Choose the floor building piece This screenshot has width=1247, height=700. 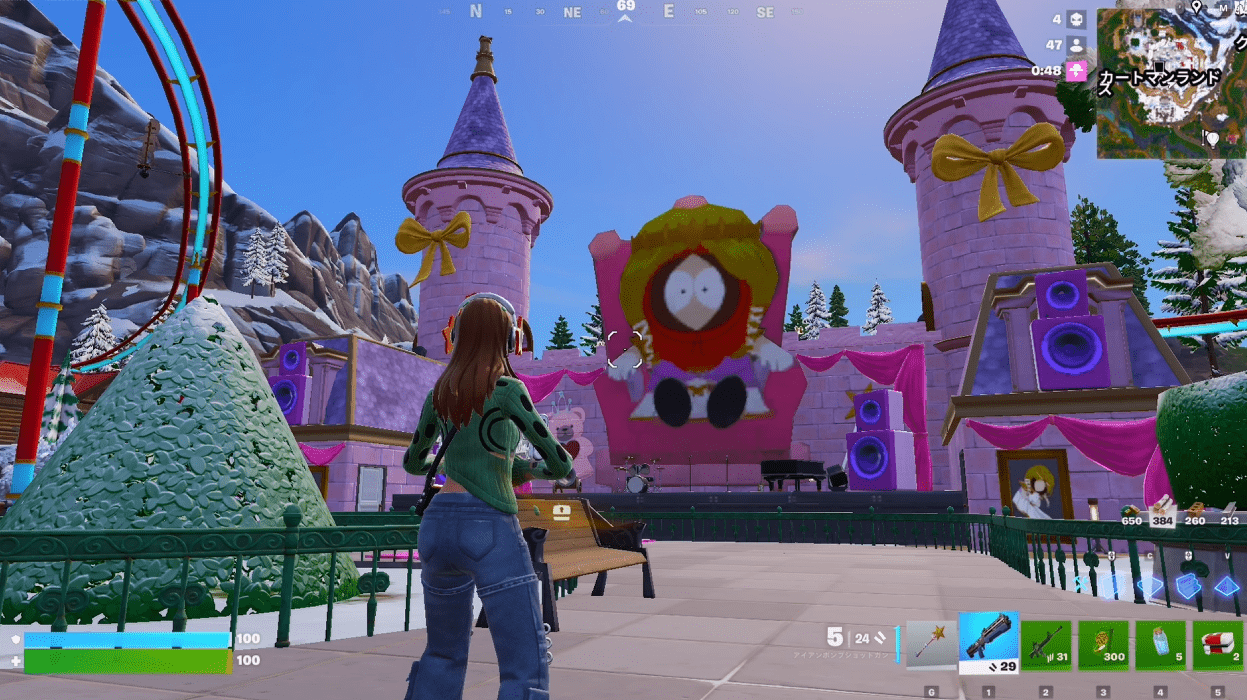[1150, 586]
